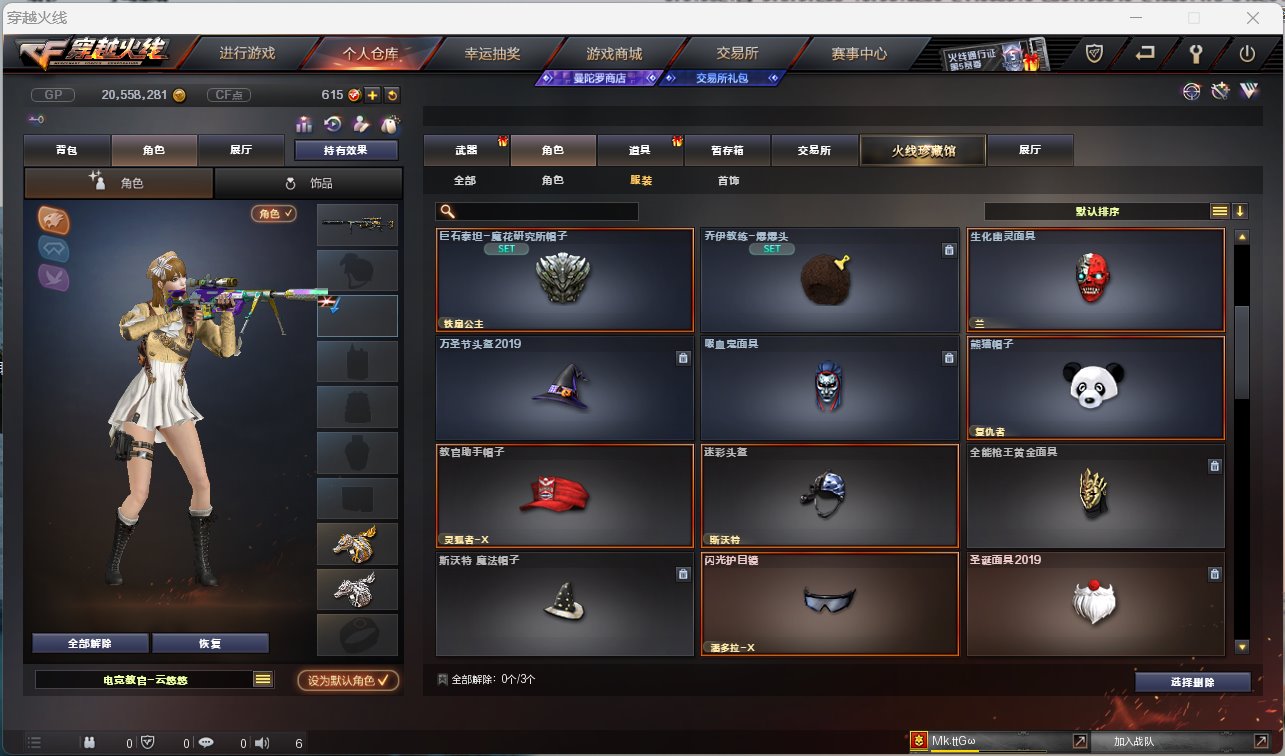Pick the 教官助手帽子 red cap
This screenshot has width=1285, height=756.
(564, 495)
